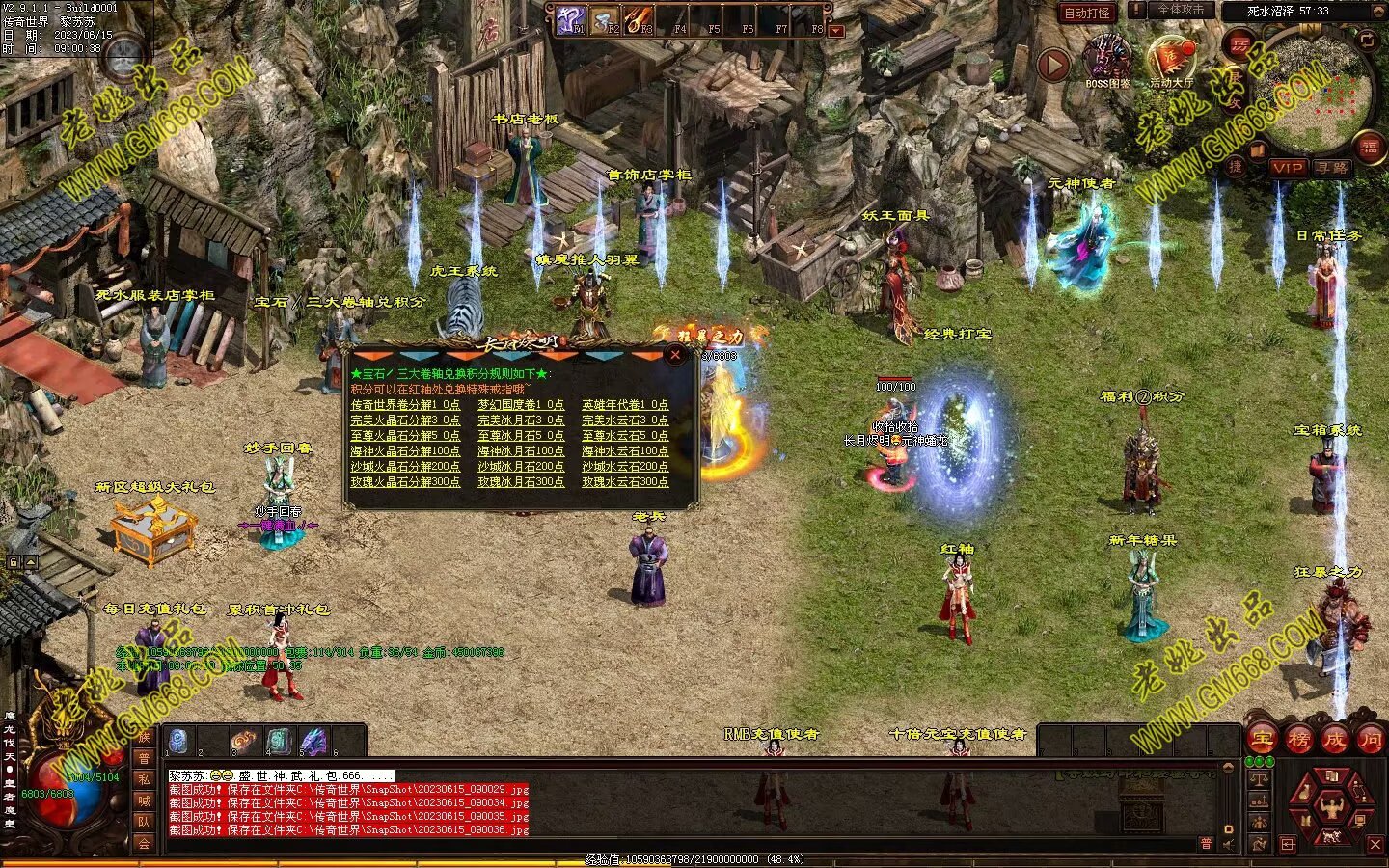This screenshot has width=1389, height=868.
Task: Click the red 福 welfare button
Action: click(x=1369, y=147)
